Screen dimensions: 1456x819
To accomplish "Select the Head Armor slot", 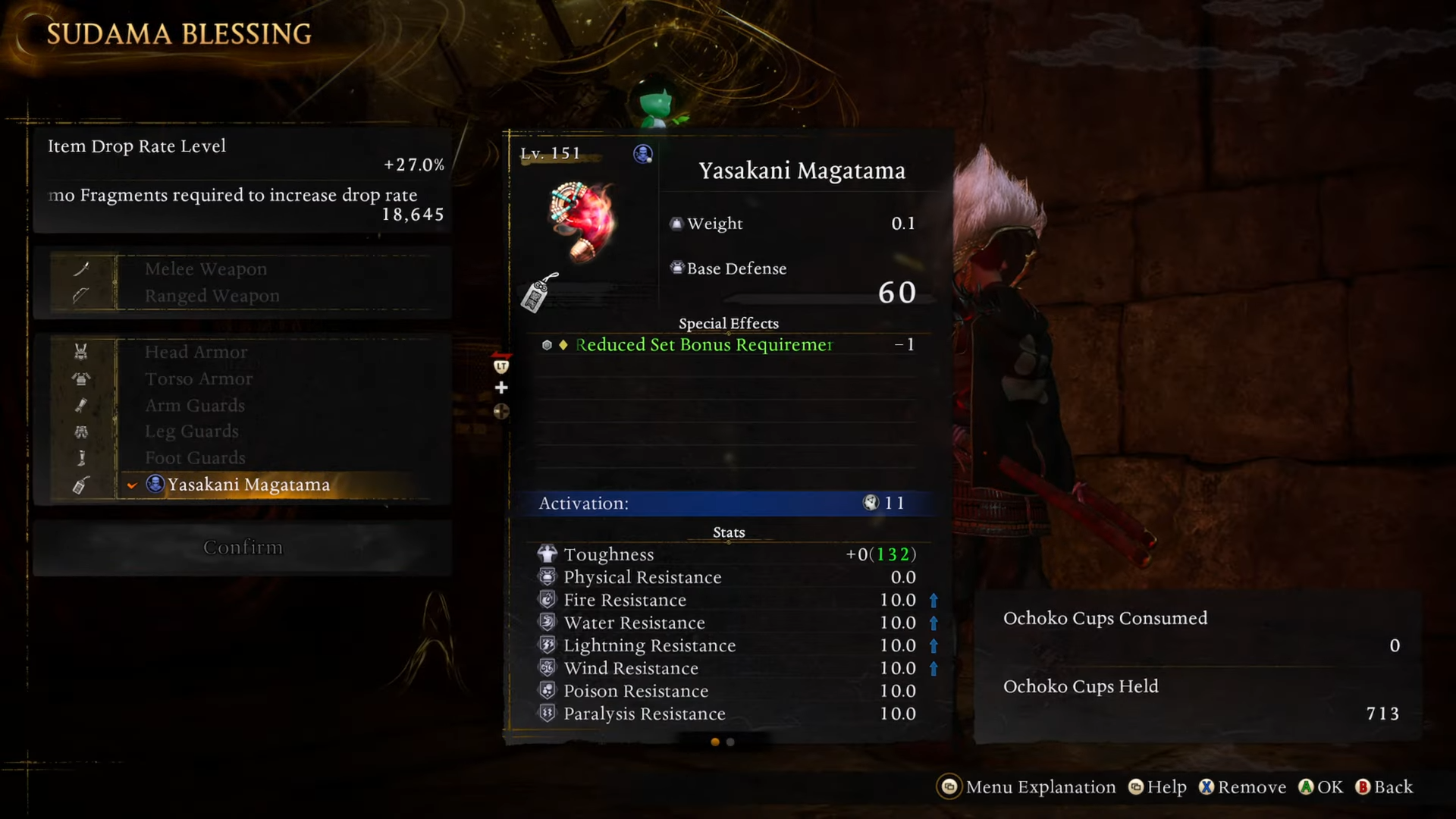I will click(x=196, y=352).
